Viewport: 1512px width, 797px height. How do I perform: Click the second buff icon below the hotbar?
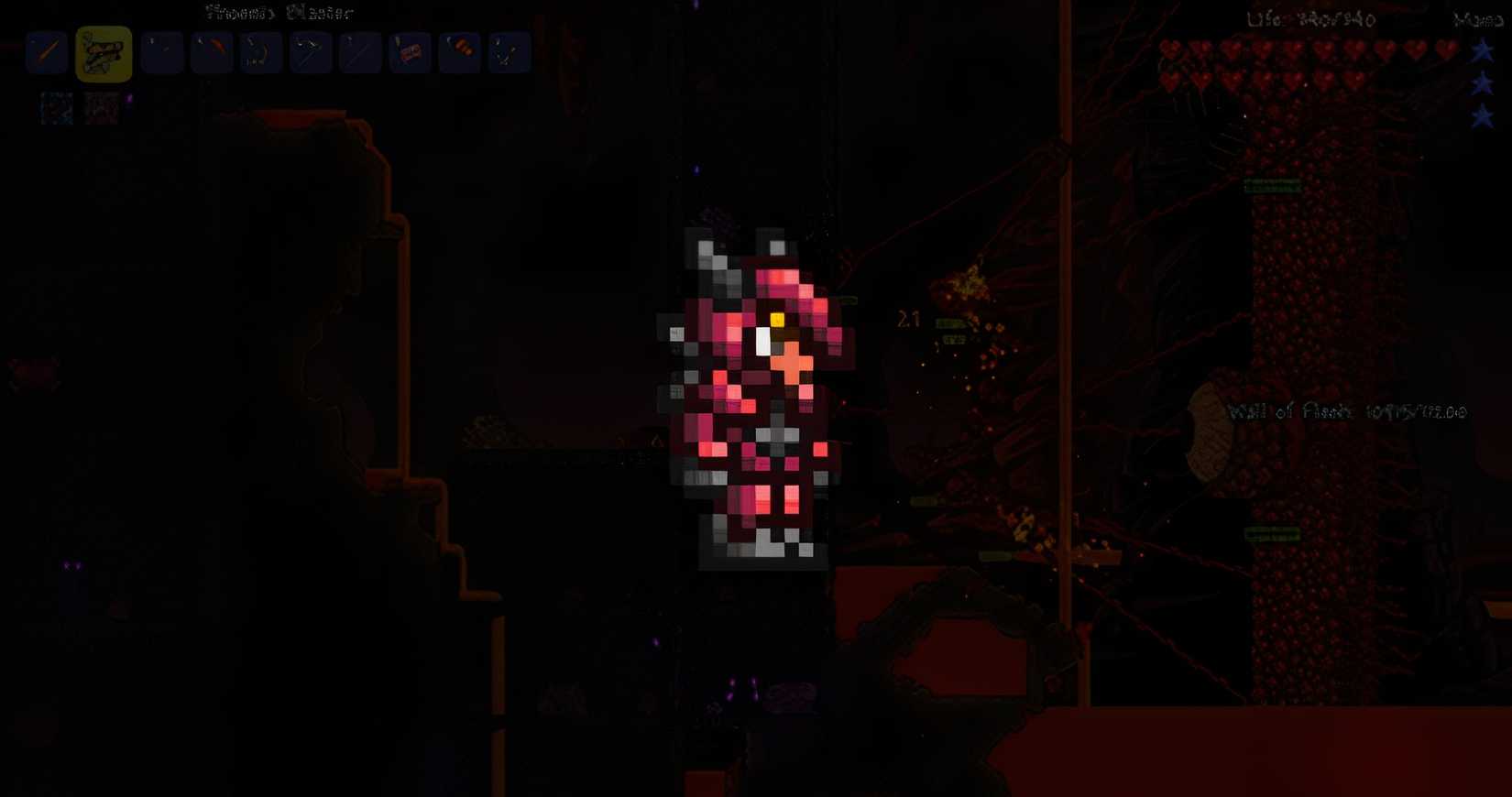tap(103, 107)
